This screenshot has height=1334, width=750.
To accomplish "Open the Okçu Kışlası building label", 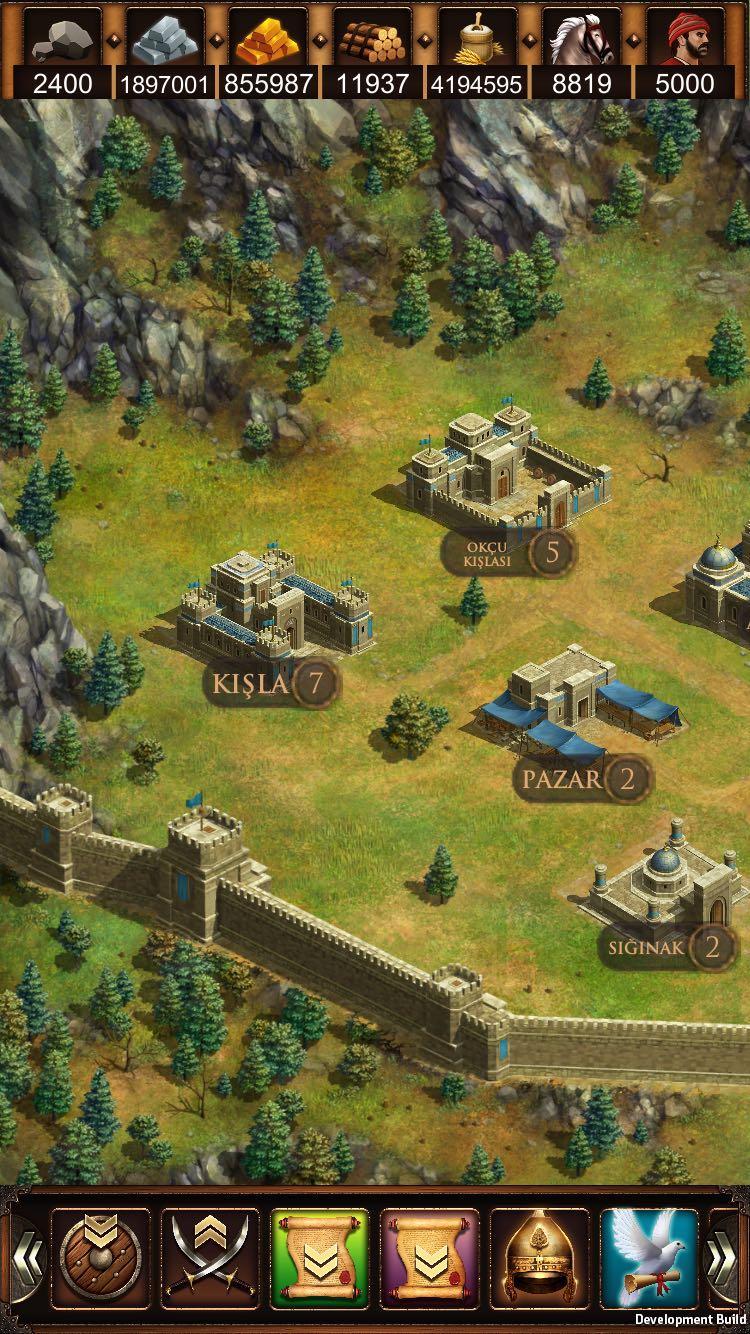I will [510, 552].
